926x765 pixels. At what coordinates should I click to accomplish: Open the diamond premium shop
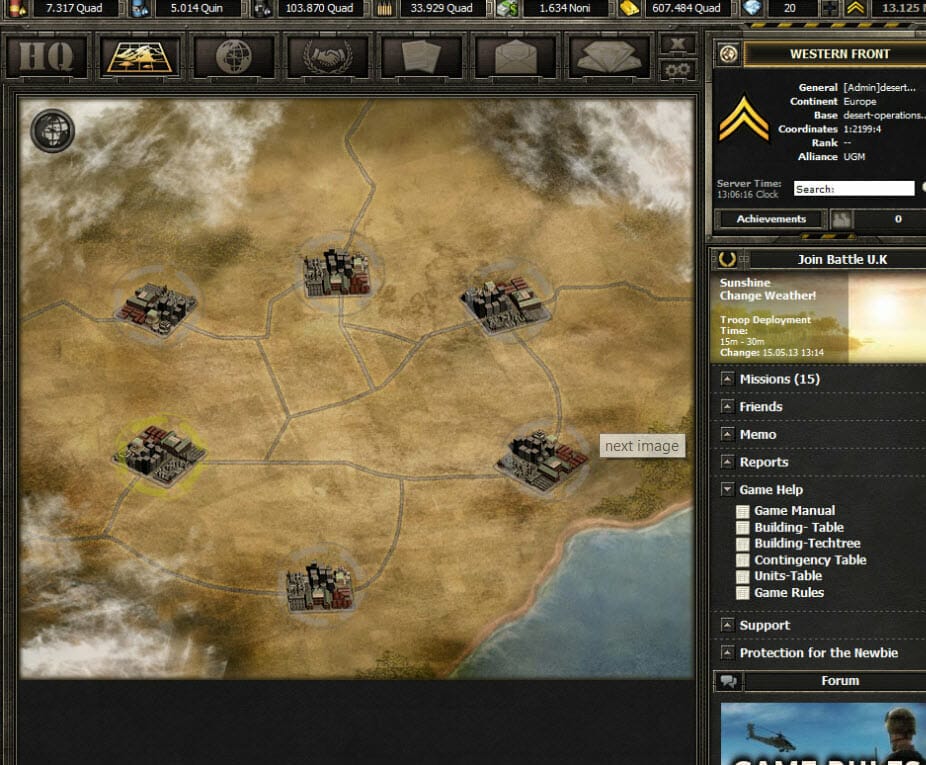click(x=609, y=56)
